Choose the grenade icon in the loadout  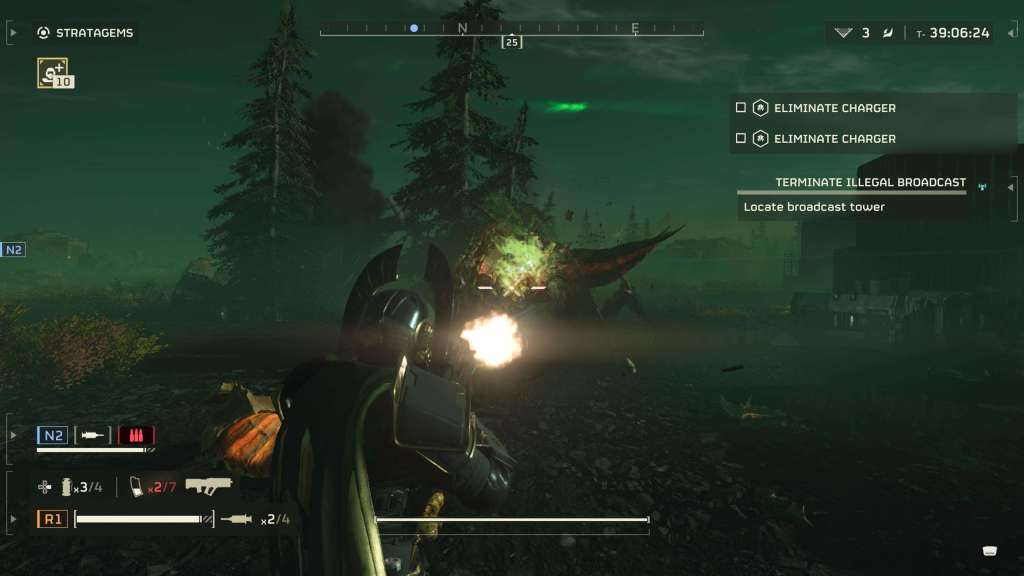(x=68, y=487)
